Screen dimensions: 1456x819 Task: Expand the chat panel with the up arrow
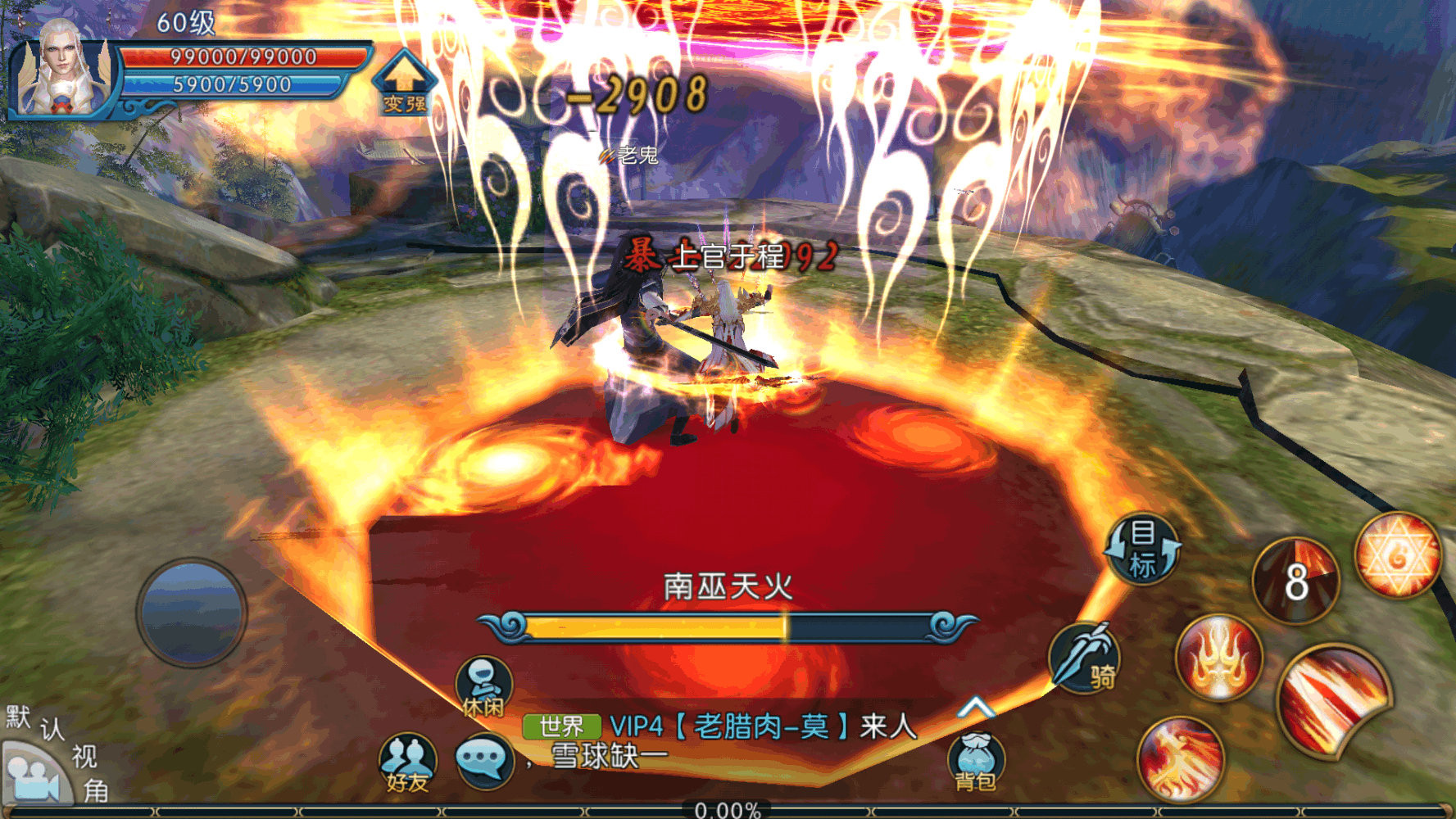(x=975, y=708)
